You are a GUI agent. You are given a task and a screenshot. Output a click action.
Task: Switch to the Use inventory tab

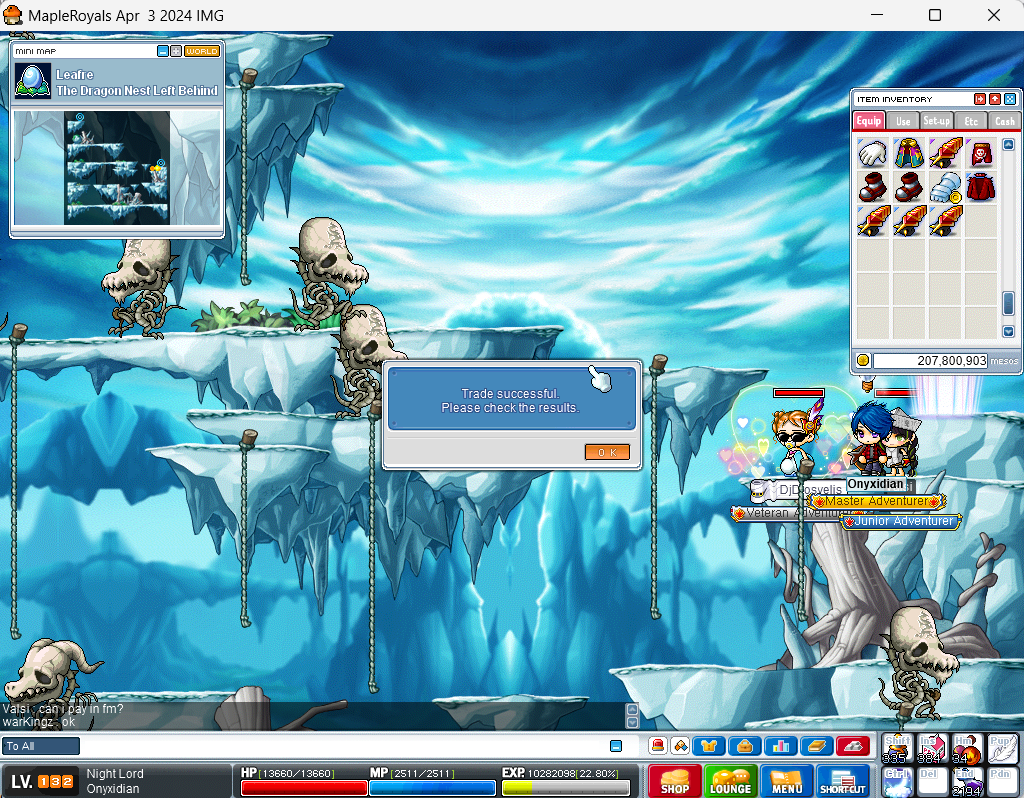(x=903, y=121)
